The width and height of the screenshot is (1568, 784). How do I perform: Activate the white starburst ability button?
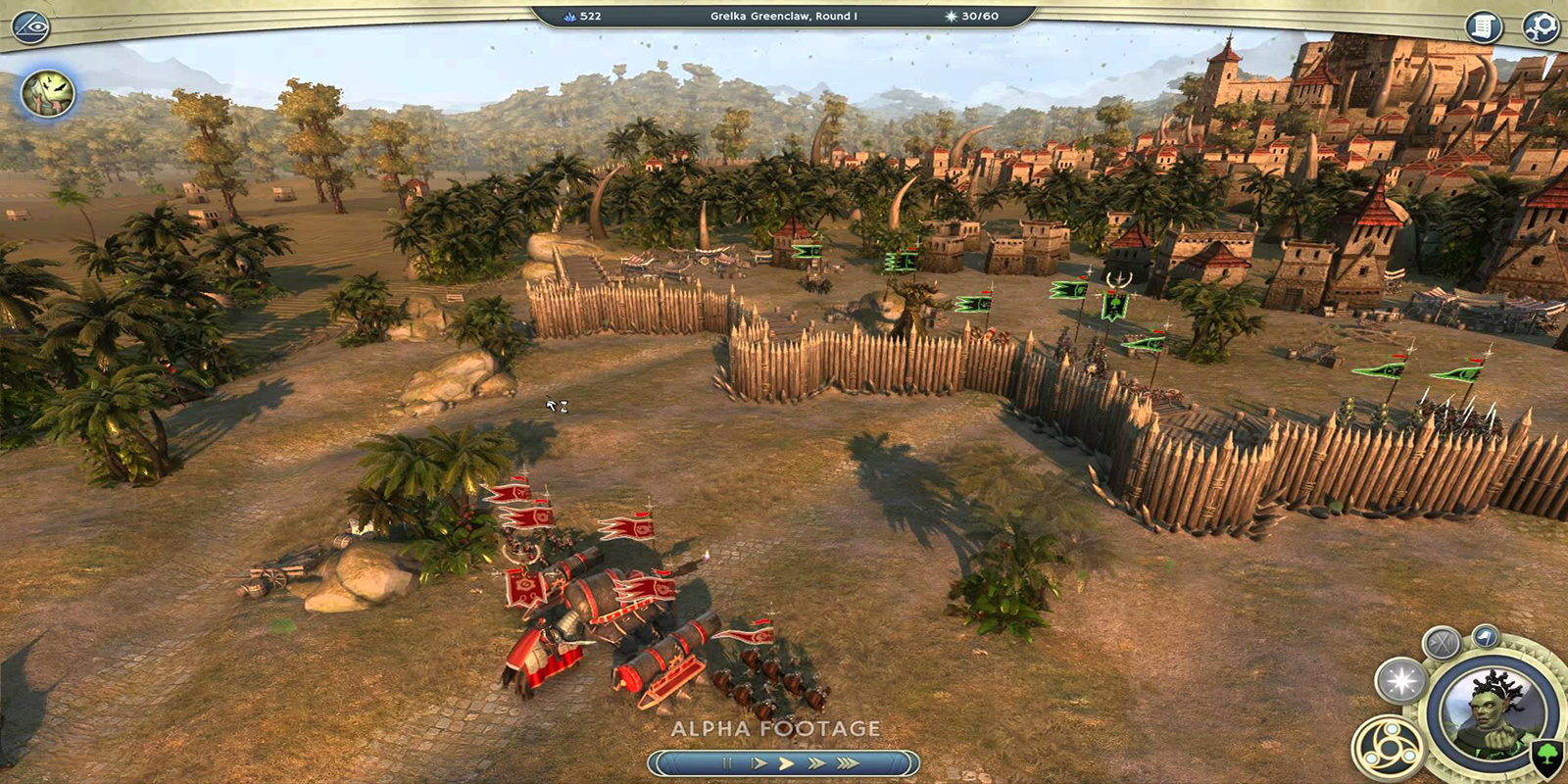pyautogui.click(x=1401, y=681)
